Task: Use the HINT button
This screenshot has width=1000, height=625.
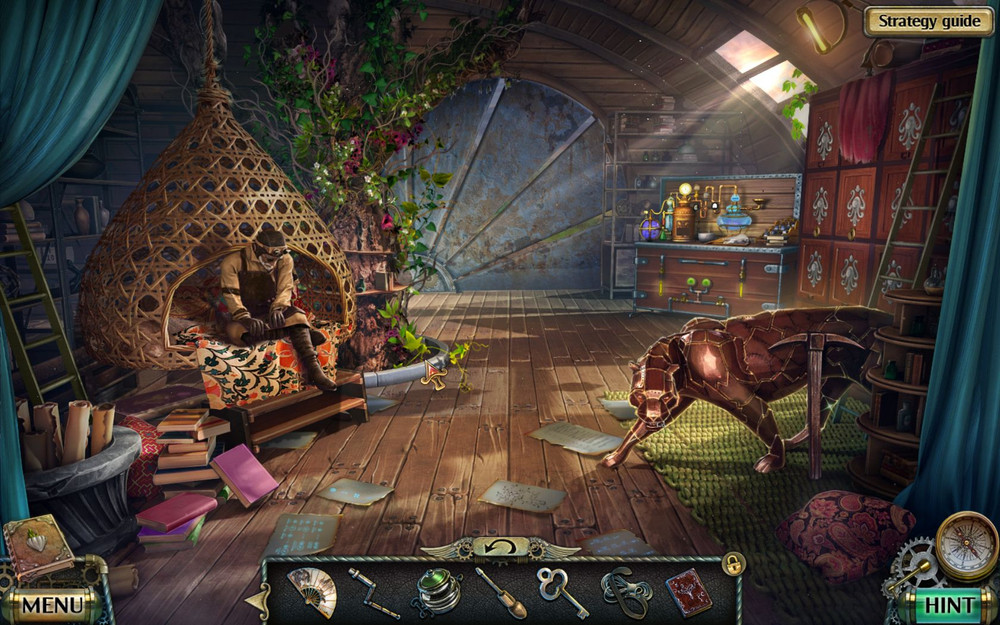Action: pyautogui.click(x=949, y=604)
